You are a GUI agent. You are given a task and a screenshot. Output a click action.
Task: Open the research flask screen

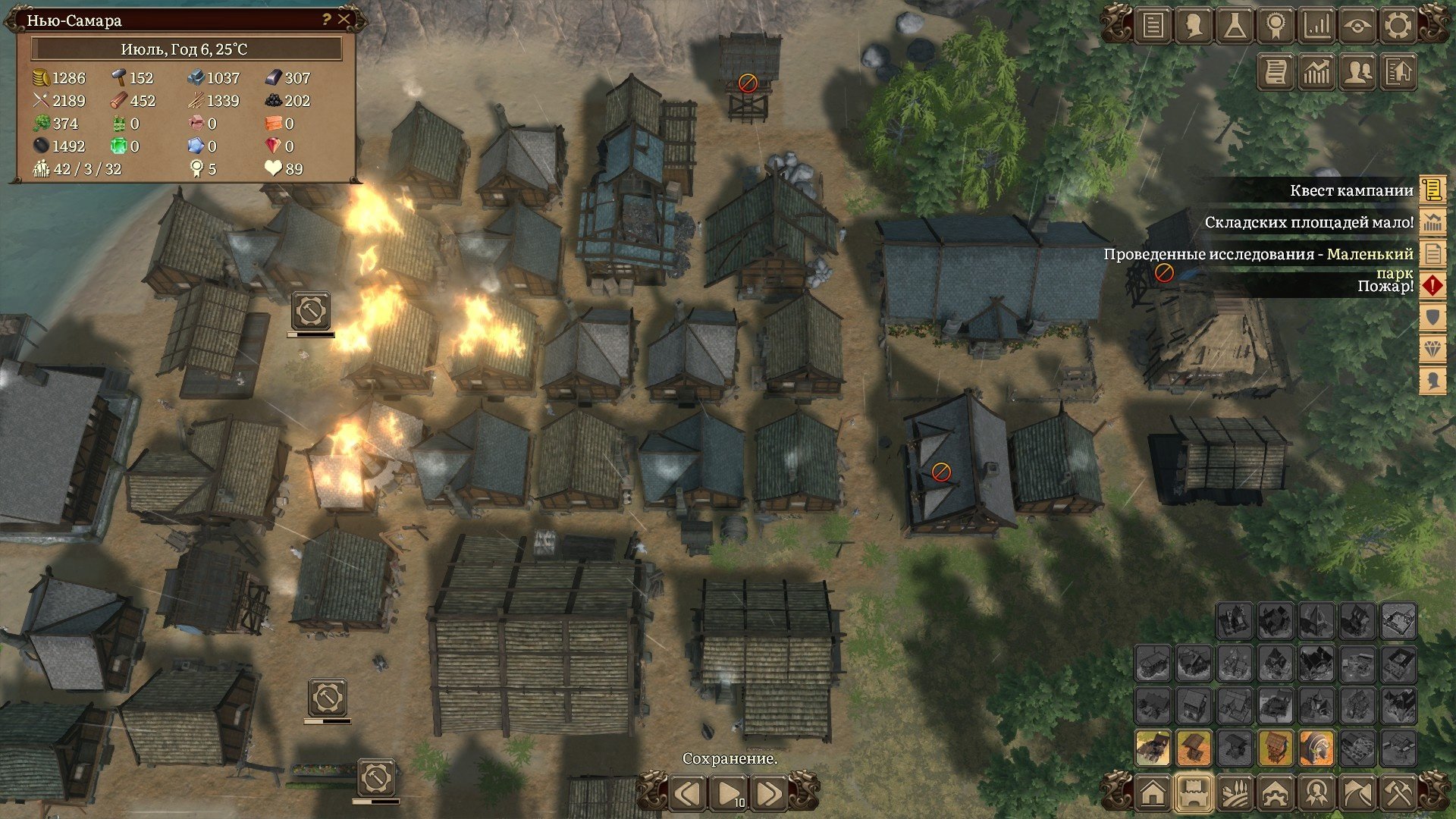(1235, 26)
